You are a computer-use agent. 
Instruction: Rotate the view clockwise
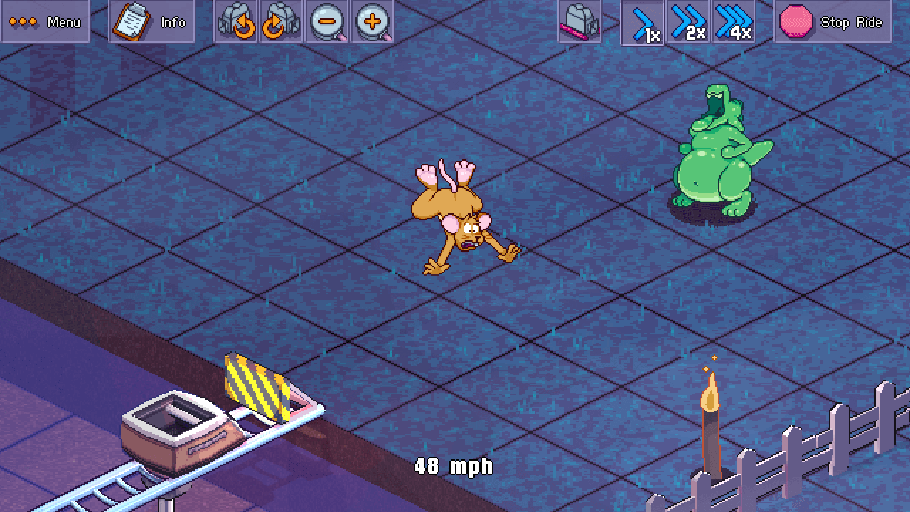pyautogui.click(x=280, y=21)
